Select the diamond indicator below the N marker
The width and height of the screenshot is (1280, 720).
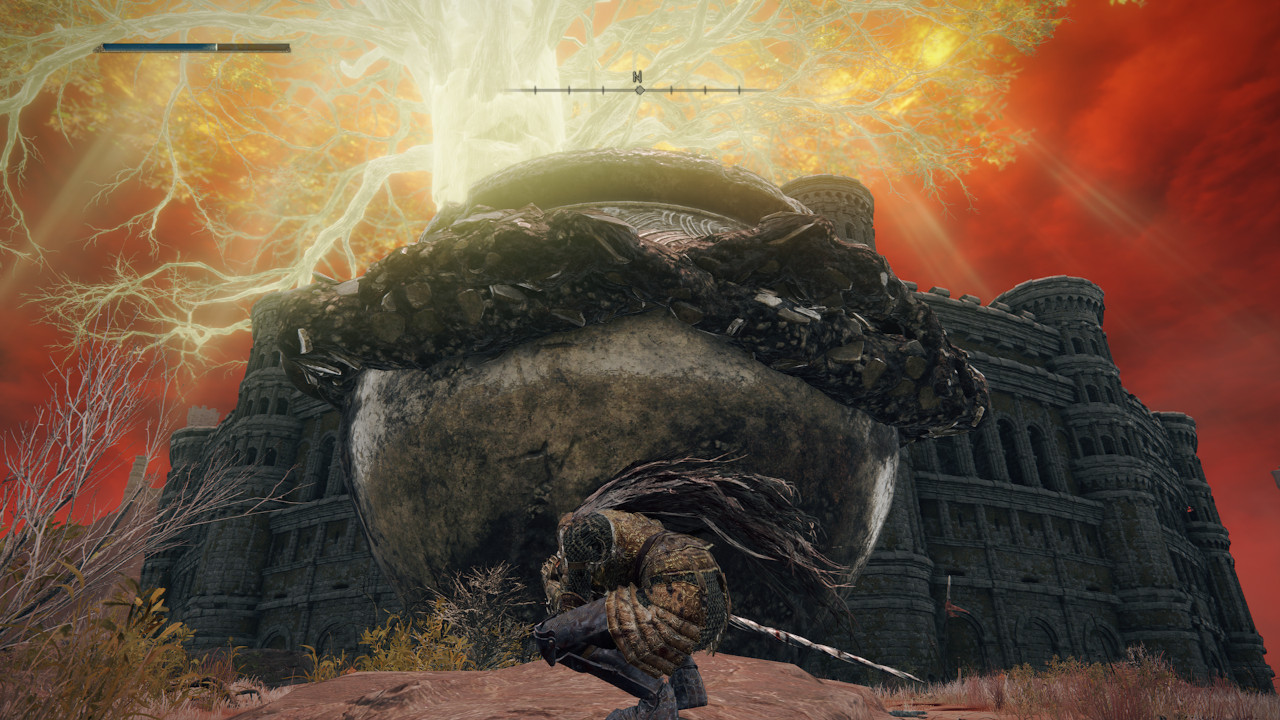[x=640, y=90]
